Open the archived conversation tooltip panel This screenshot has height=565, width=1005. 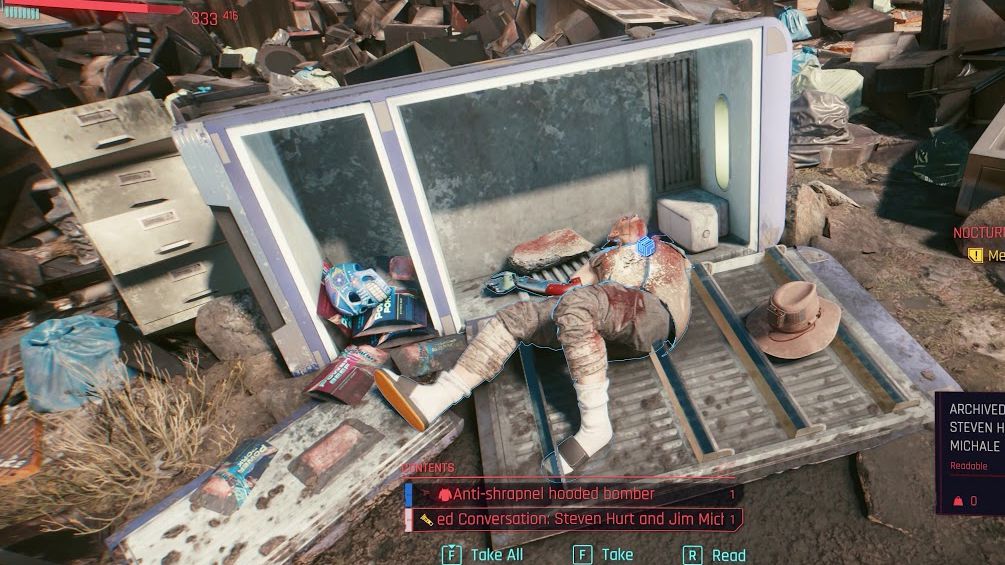tap(971, 452)
